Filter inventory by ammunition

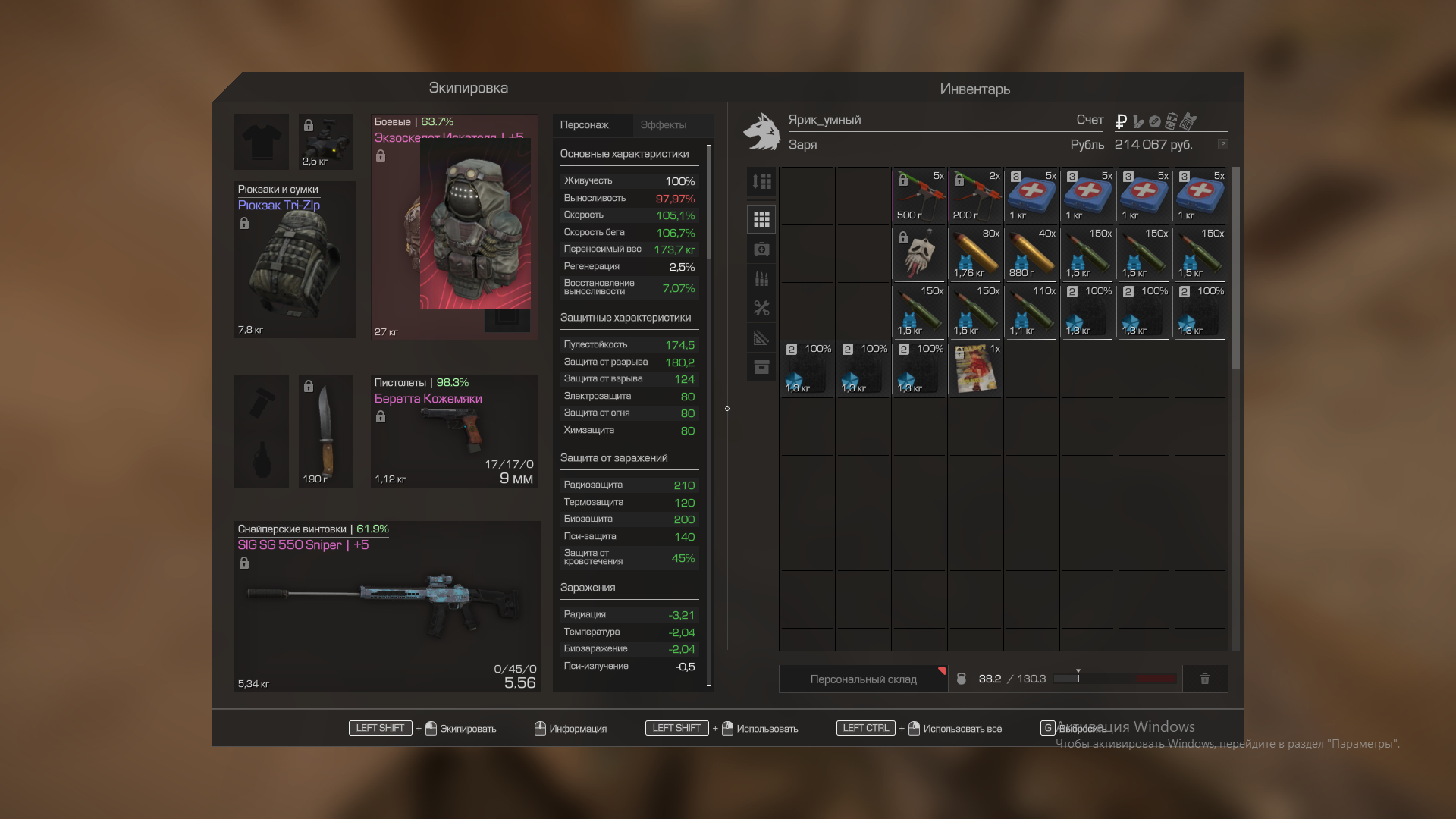click(x=761, y=279)
